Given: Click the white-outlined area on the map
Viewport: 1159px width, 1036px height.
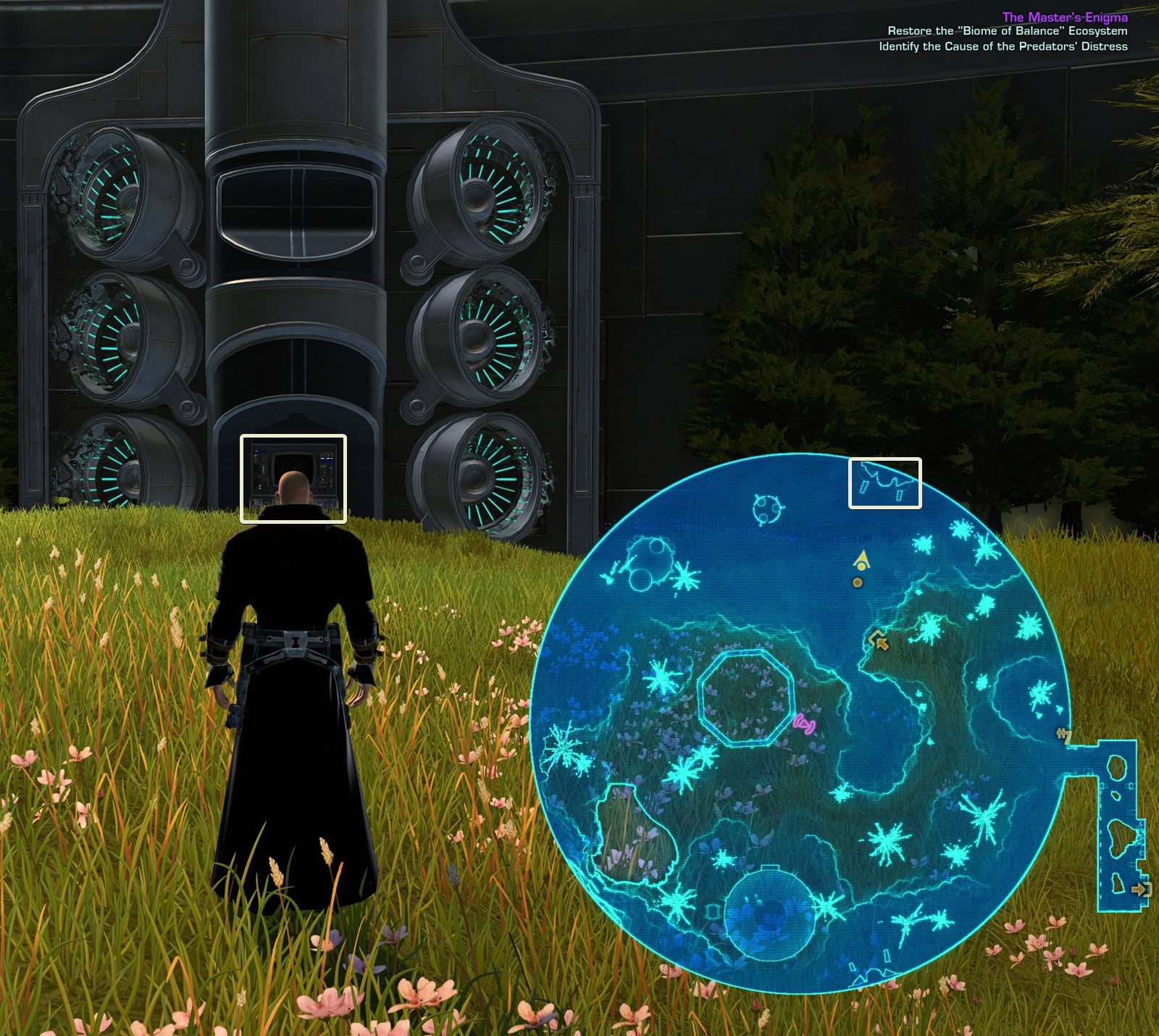Looking at the screenshot, I should coord(884,483).
